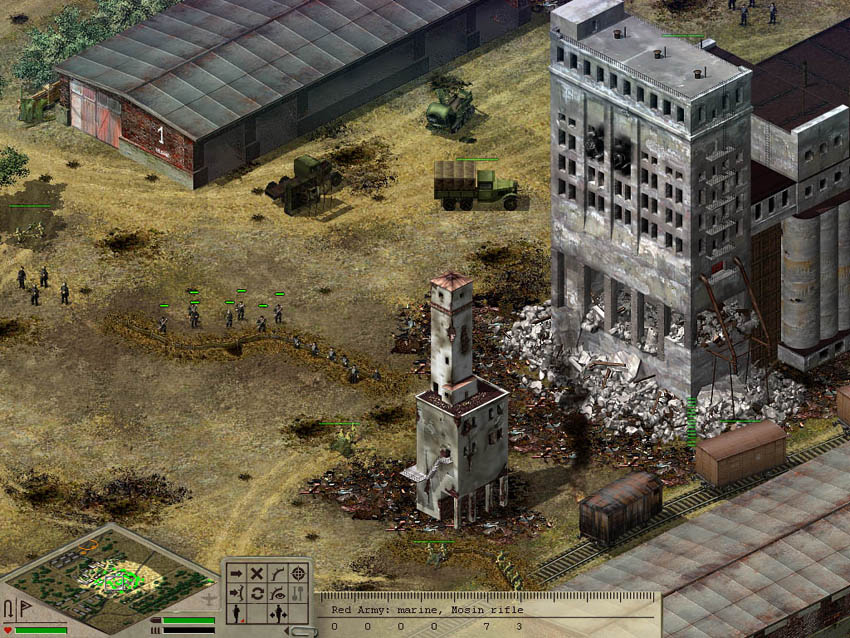
Task: Activate the crosshair attack command
Action: [297, 574]
